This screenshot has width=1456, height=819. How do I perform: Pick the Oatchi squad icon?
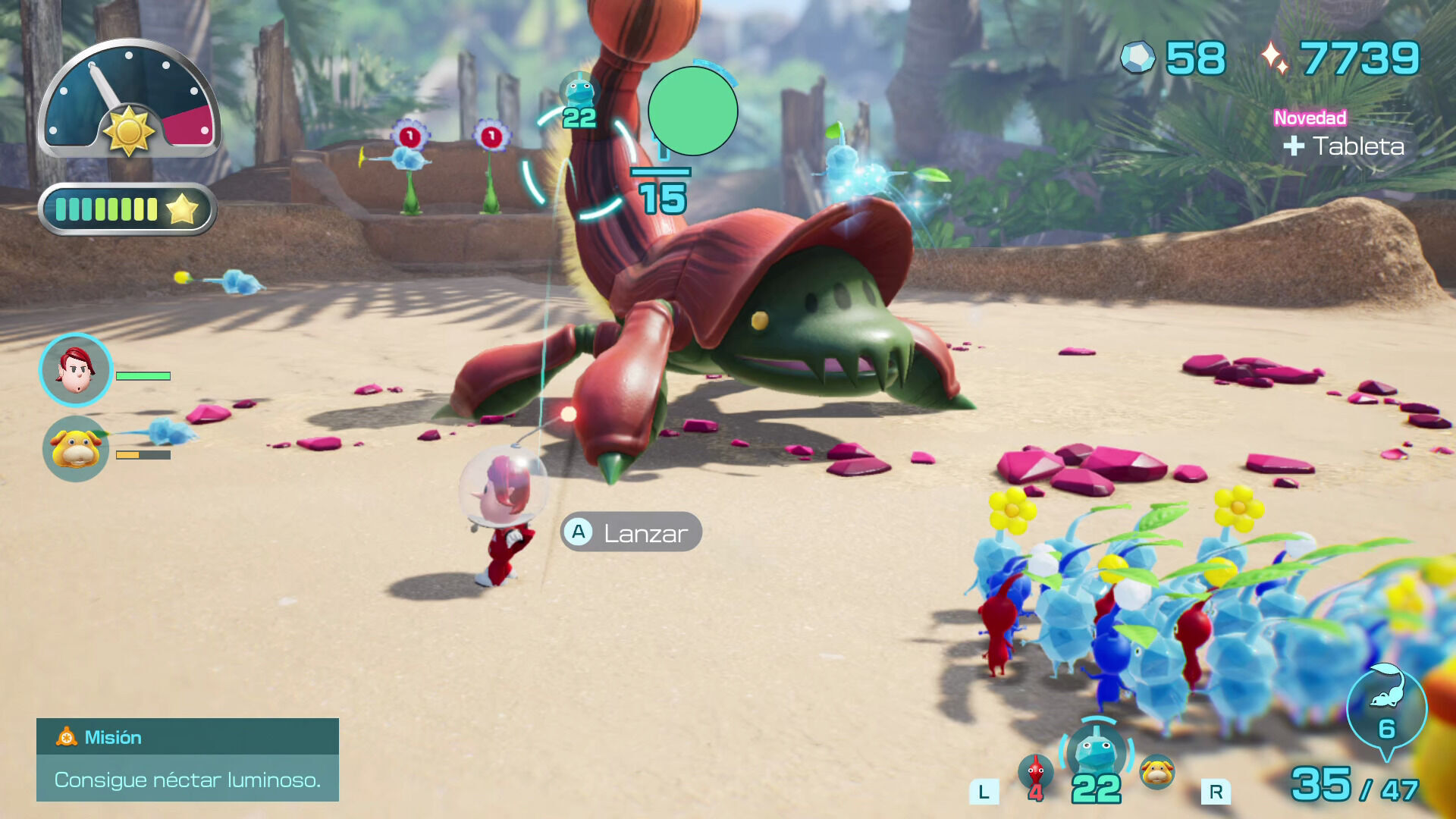click(x=1157, y=772)
